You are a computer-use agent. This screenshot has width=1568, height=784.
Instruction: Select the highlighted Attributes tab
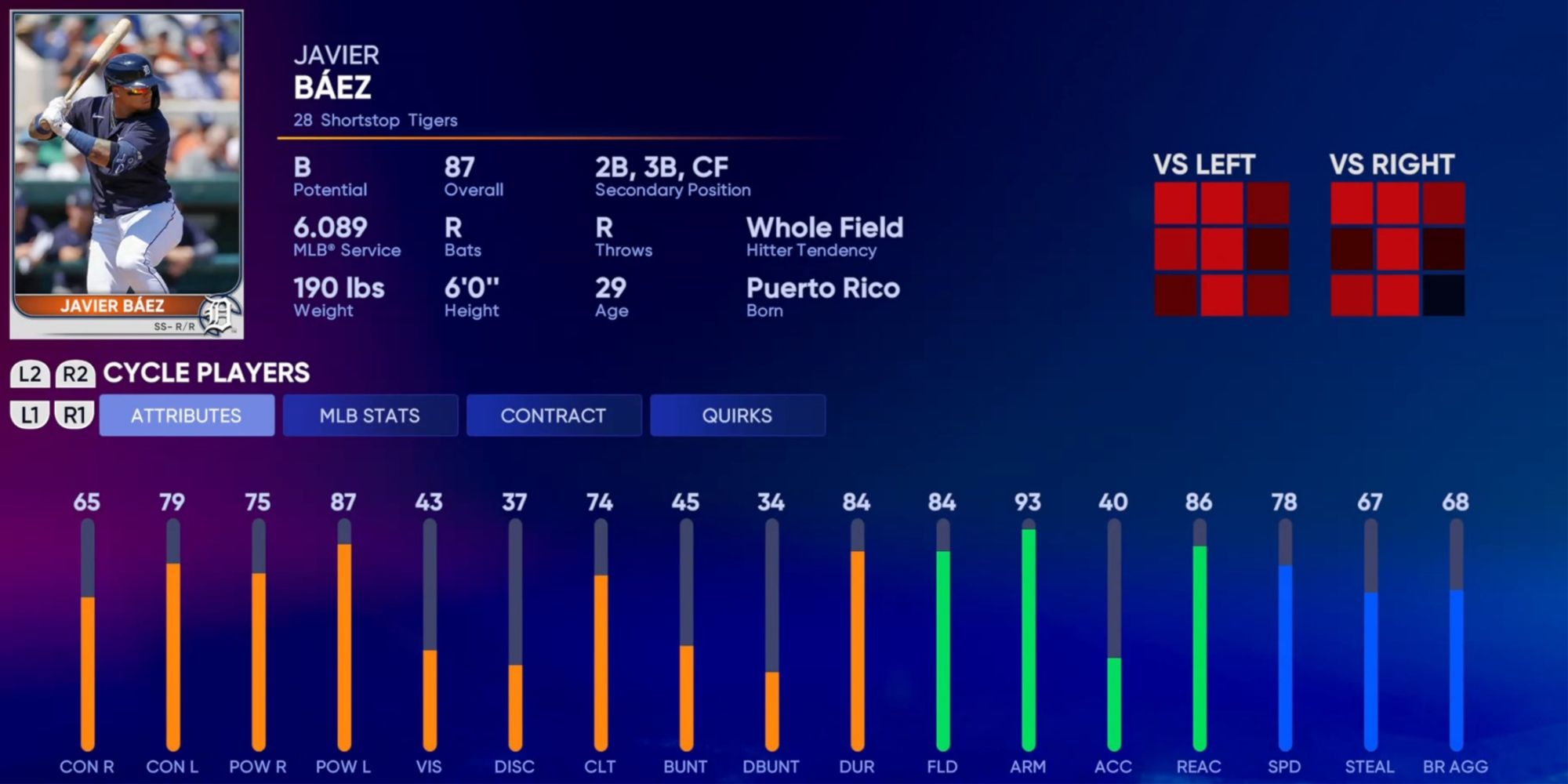point(187,416)
